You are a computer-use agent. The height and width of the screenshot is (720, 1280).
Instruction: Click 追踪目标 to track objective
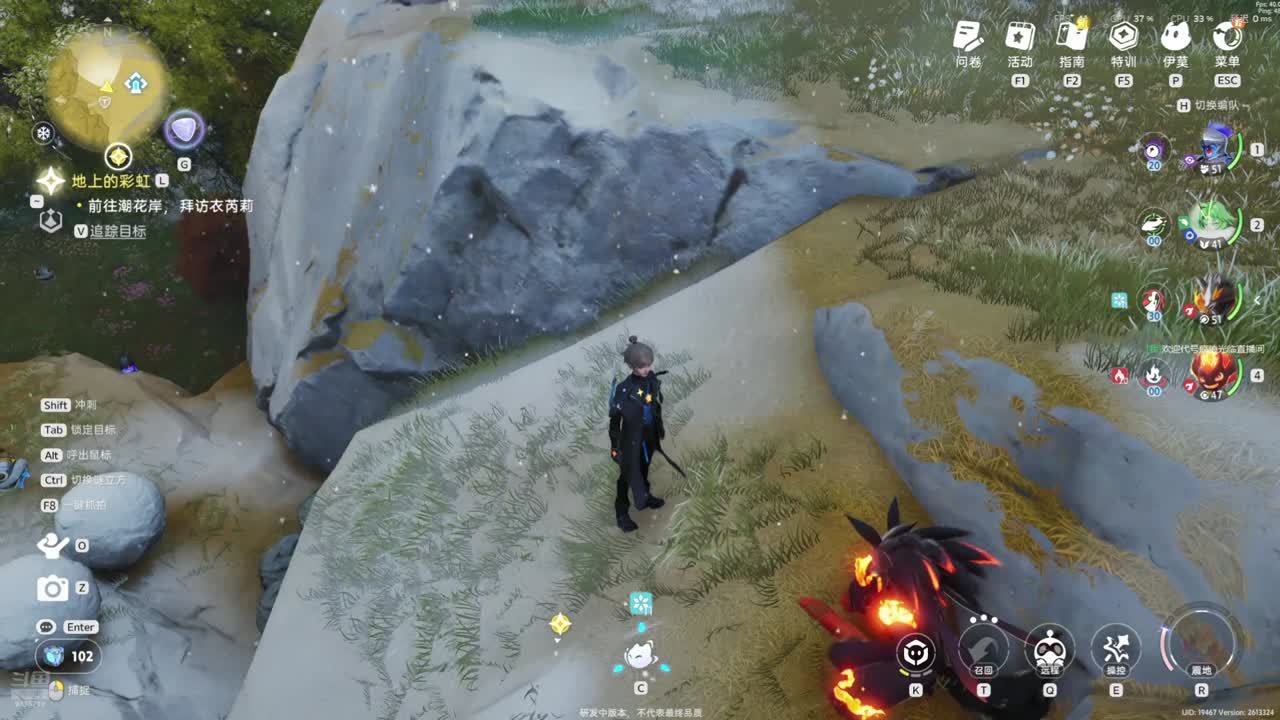click(x=117, y=231)
